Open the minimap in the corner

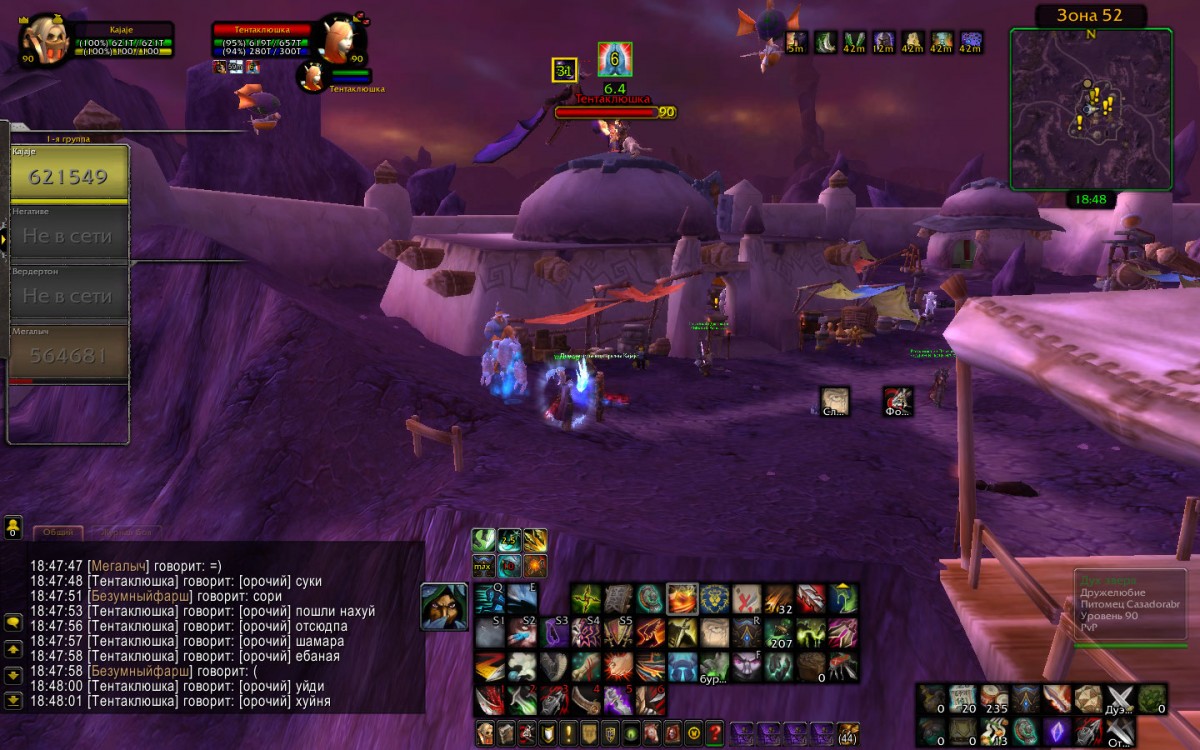pos(1090,108)
